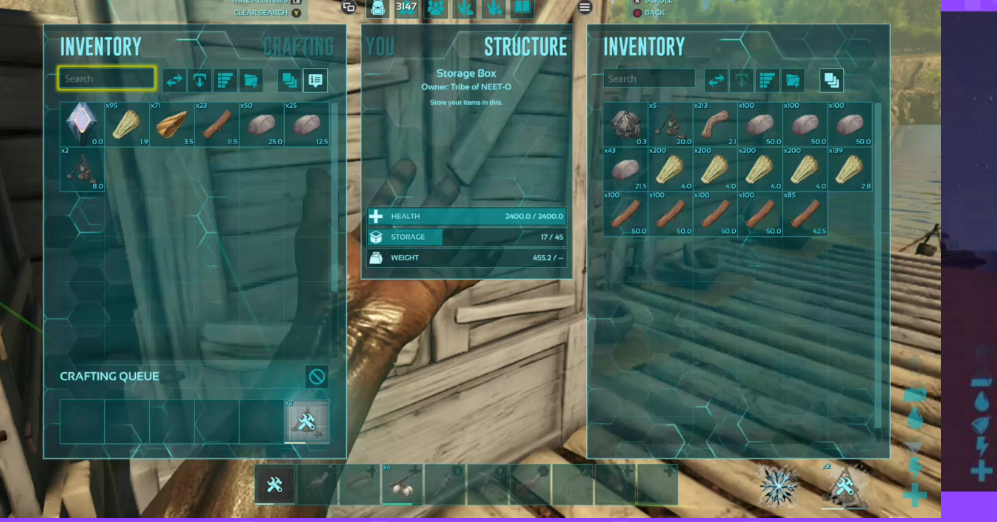Choose the x85 wood stack in storage box
The width and height of the screenshot is (997, 522).
[806, 213]
